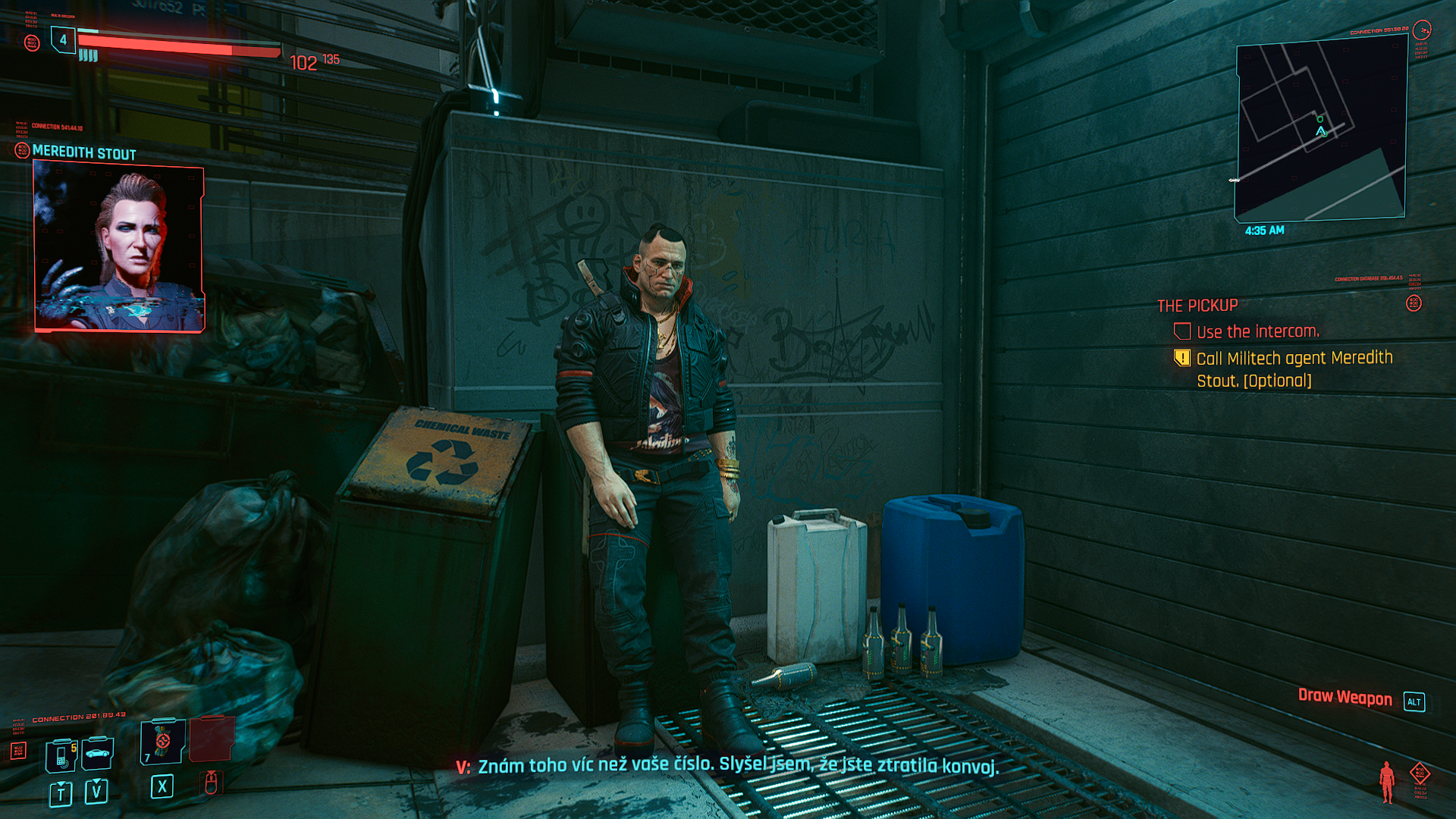Viewport: 1456px width, 819px height.
Task: Open the minimap in the corner
Action: (x=1321, y=130)
